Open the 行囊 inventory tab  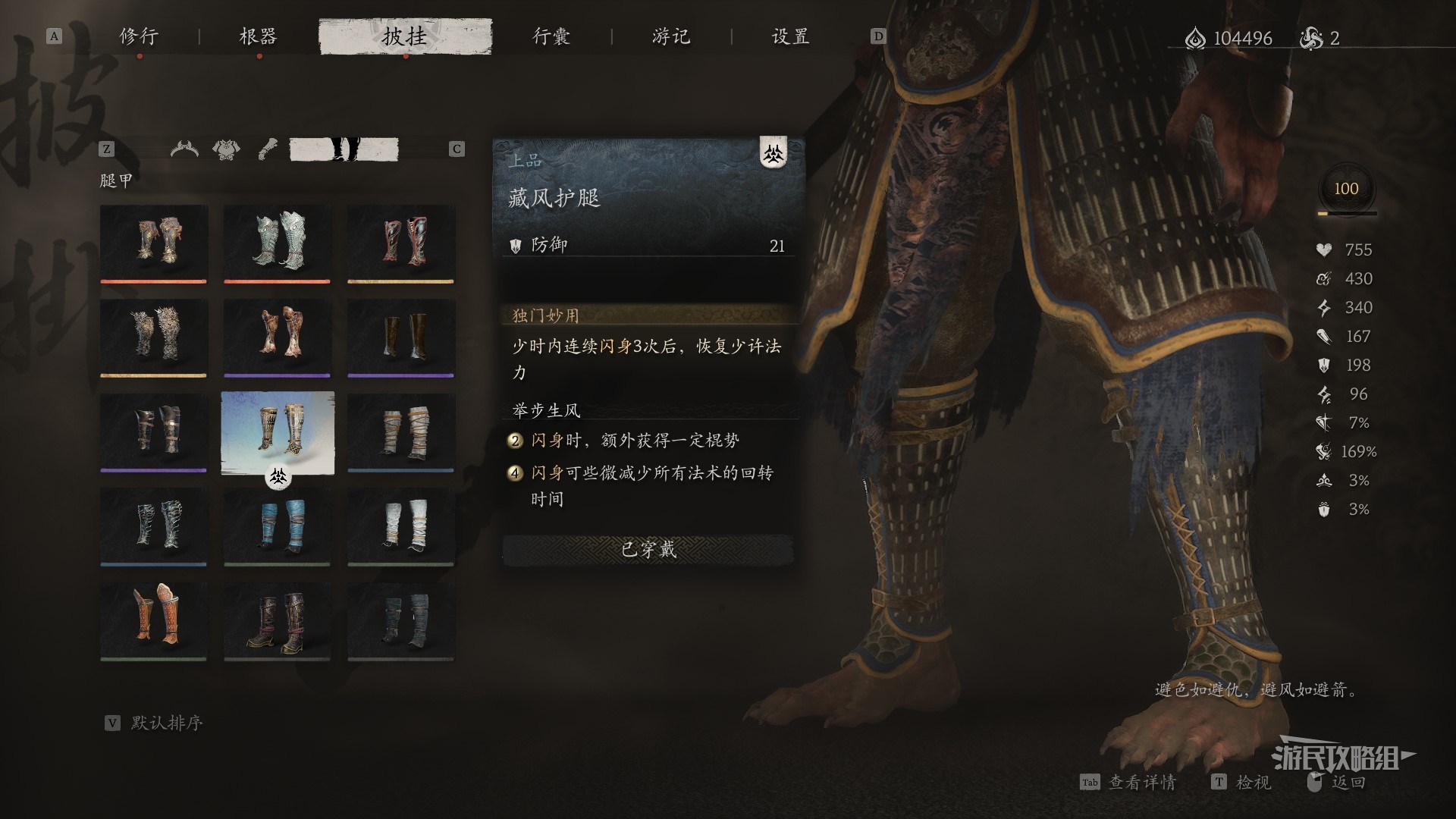click(x=551, y=36)
